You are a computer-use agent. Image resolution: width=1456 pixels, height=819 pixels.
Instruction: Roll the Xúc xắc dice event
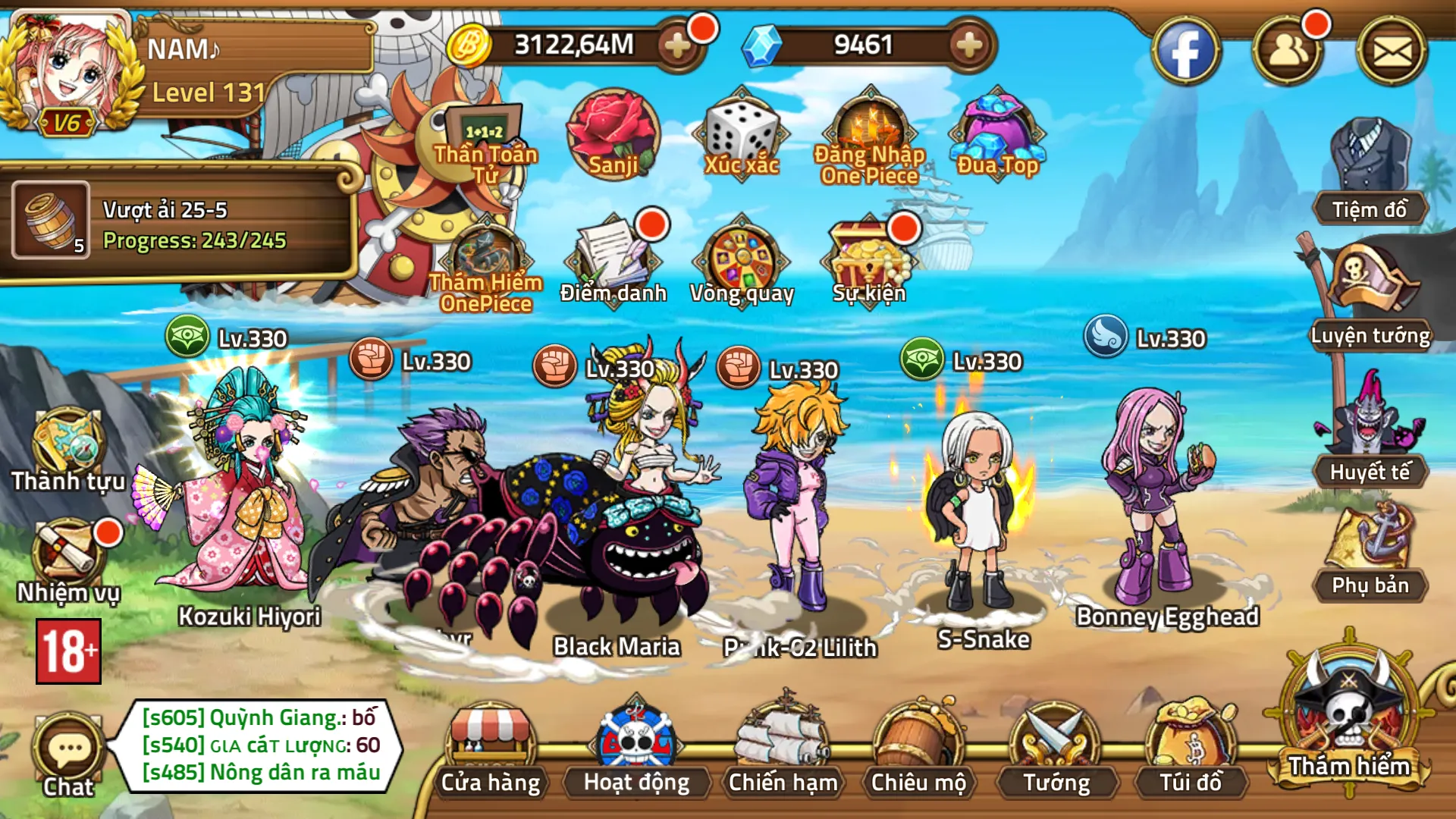point(740,133)
